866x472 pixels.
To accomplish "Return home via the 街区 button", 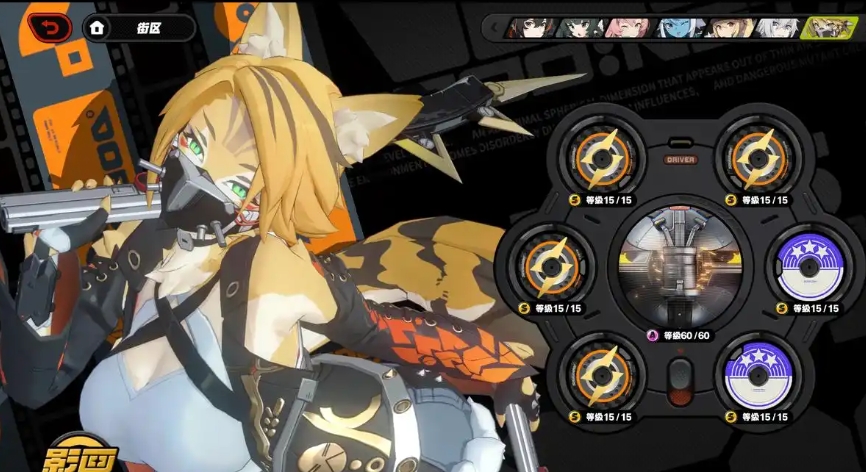I will [138, 27].
